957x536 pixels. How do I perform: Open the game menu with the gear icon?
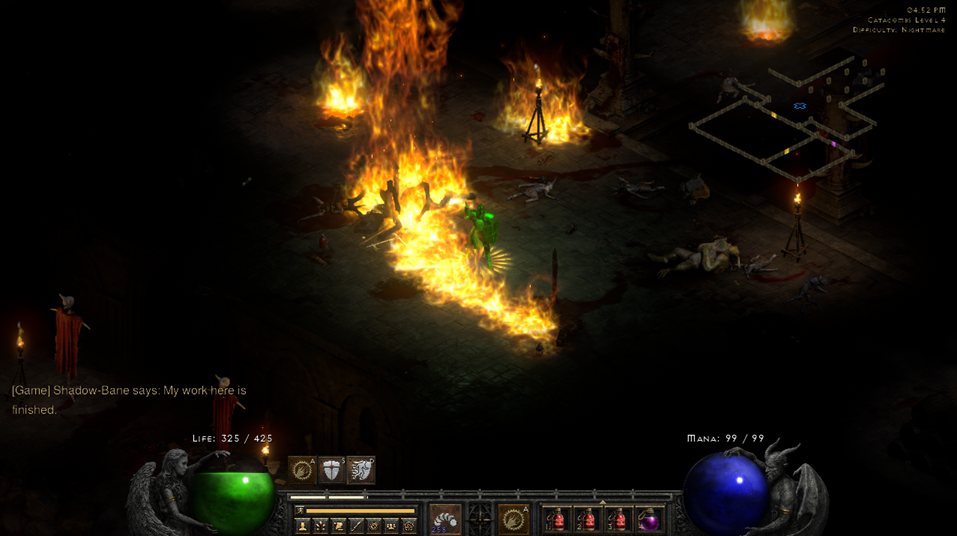click(x=408, y=525)
